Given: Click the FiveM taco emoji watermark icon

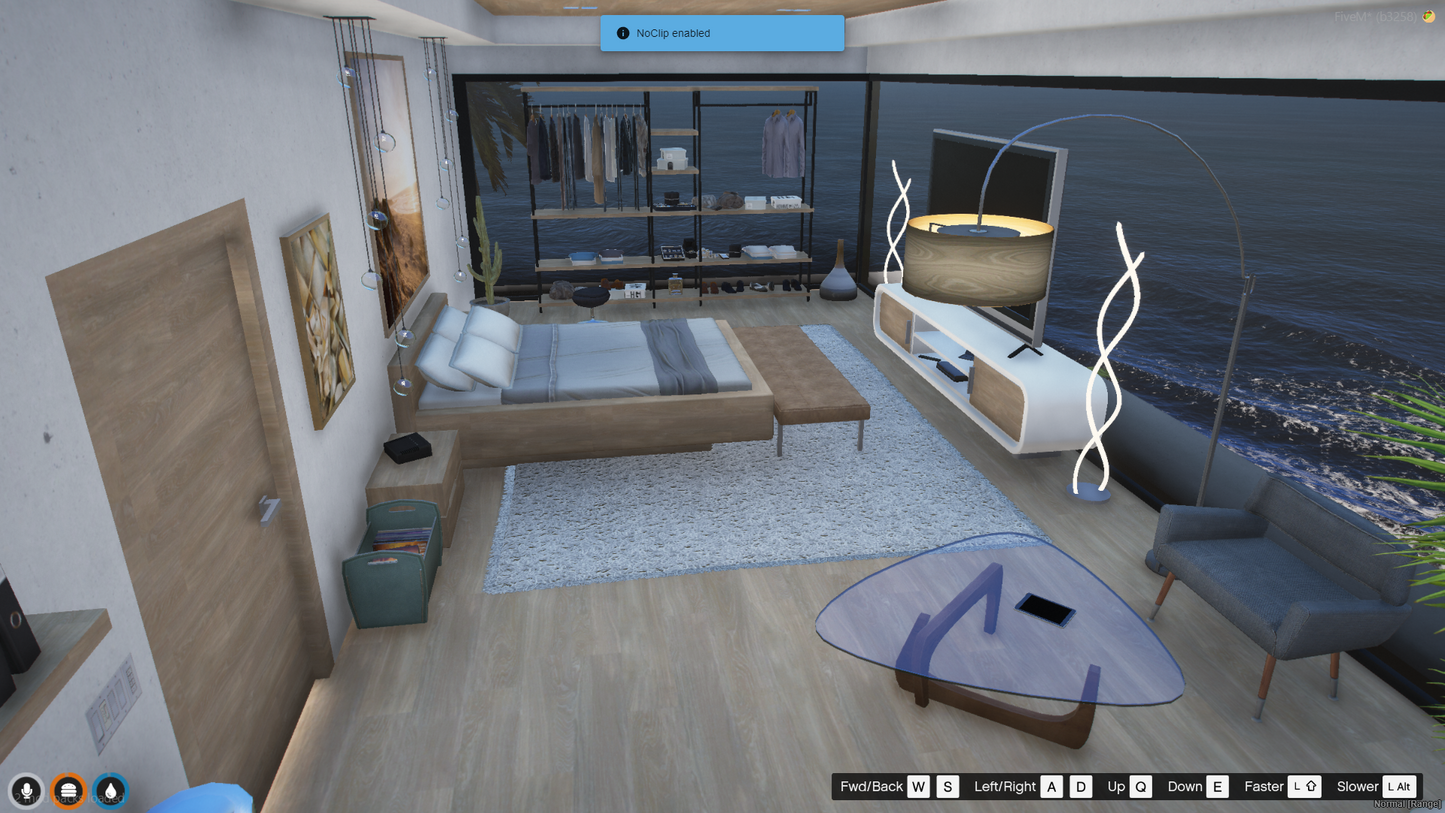Looking at the screenshot, I should (1429, 17).
